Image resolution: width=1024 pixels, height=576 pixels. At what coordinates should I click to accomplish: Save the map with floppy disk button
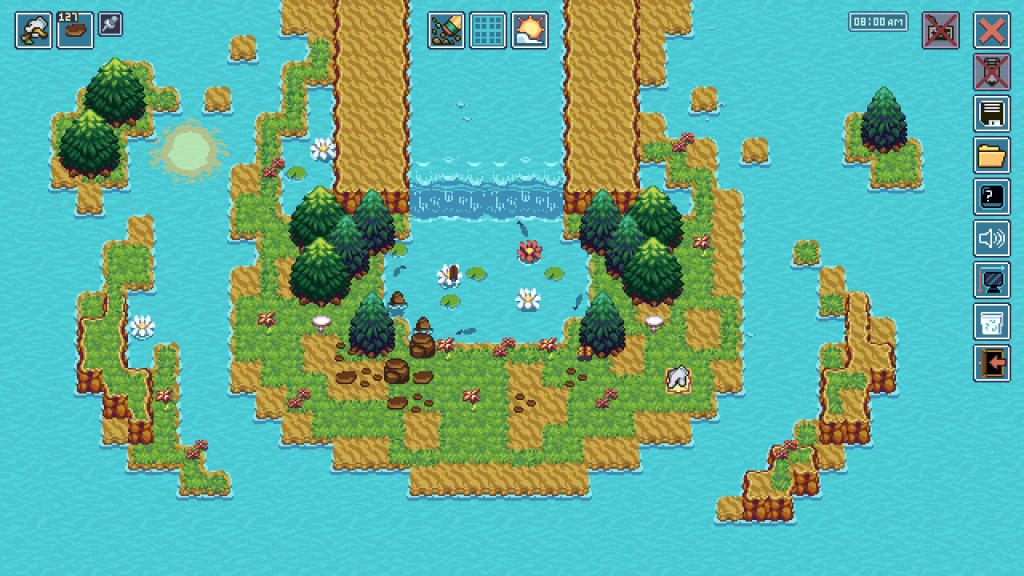click(992, 114)
